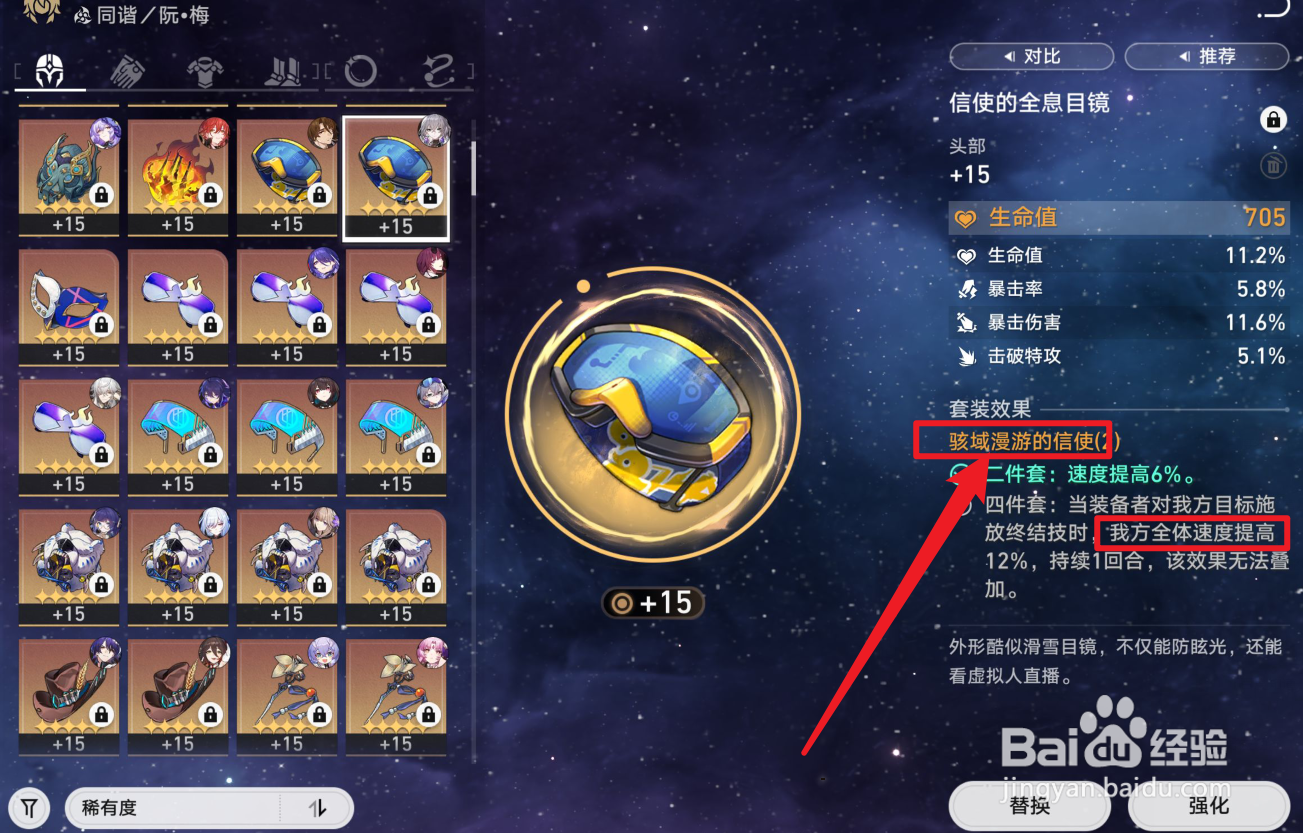
Task: Select the boots relic category icon
Action: click(x=283, y=70)
